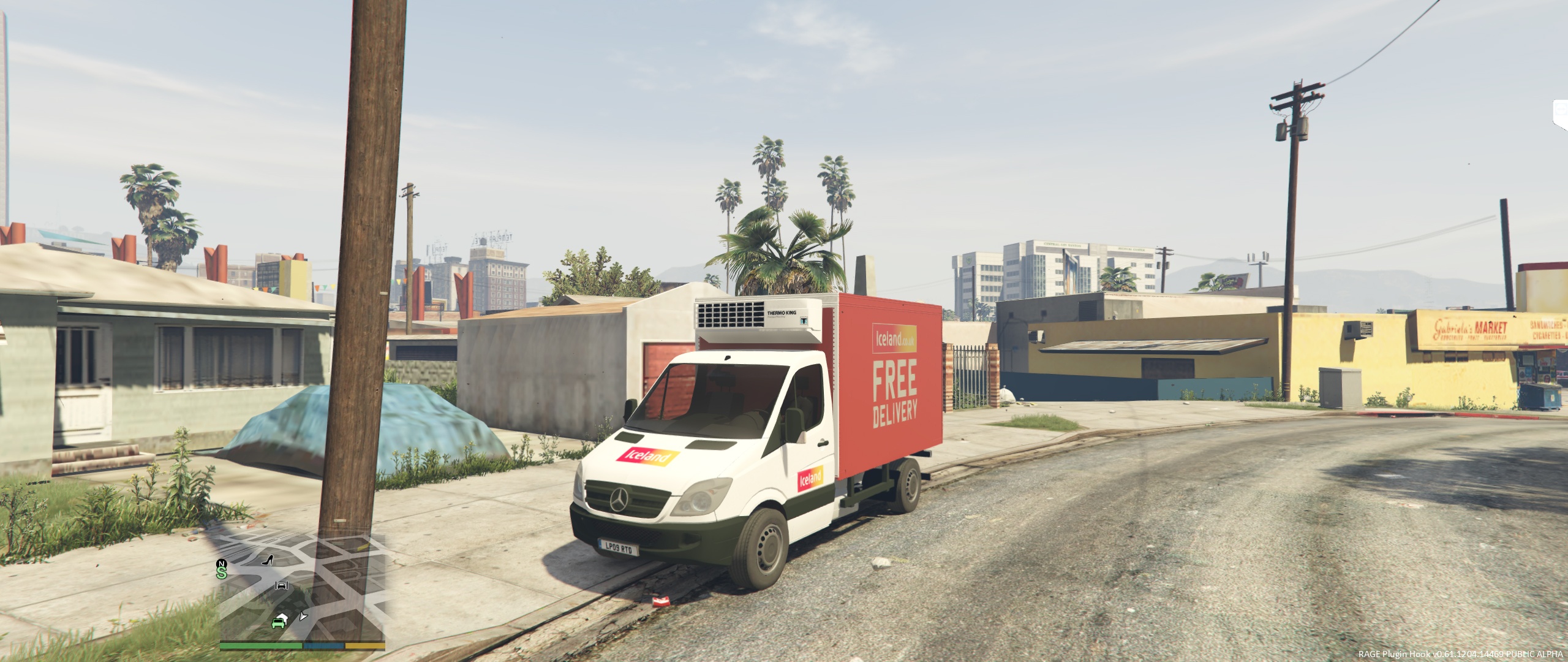The image size is (1568, 662).
Task: Click the high heel strip club blip
Action: point(268,559)
